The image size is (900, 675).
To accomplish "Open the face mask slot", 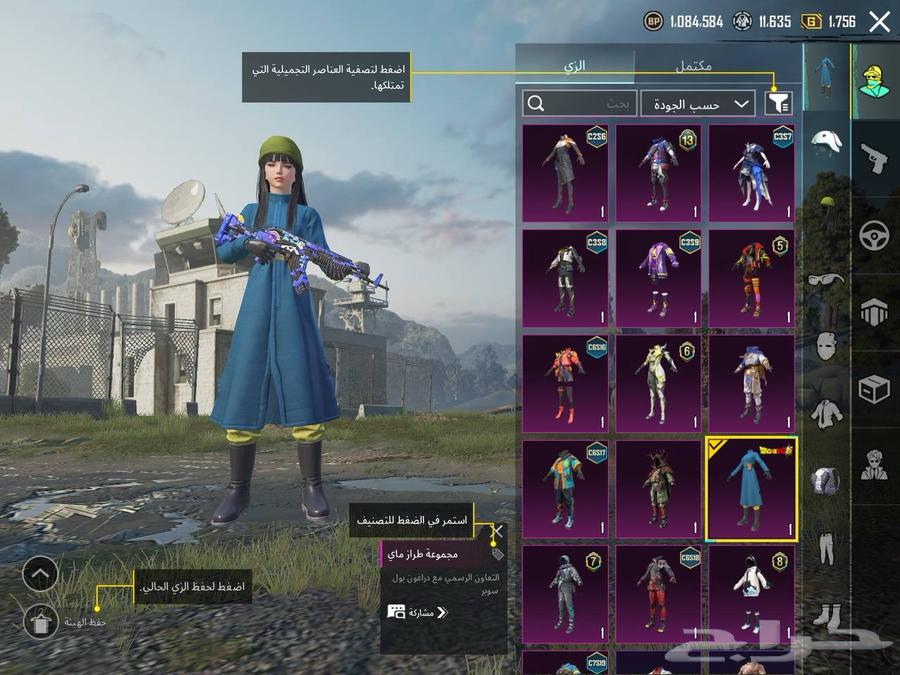I will tap(826, 345).
